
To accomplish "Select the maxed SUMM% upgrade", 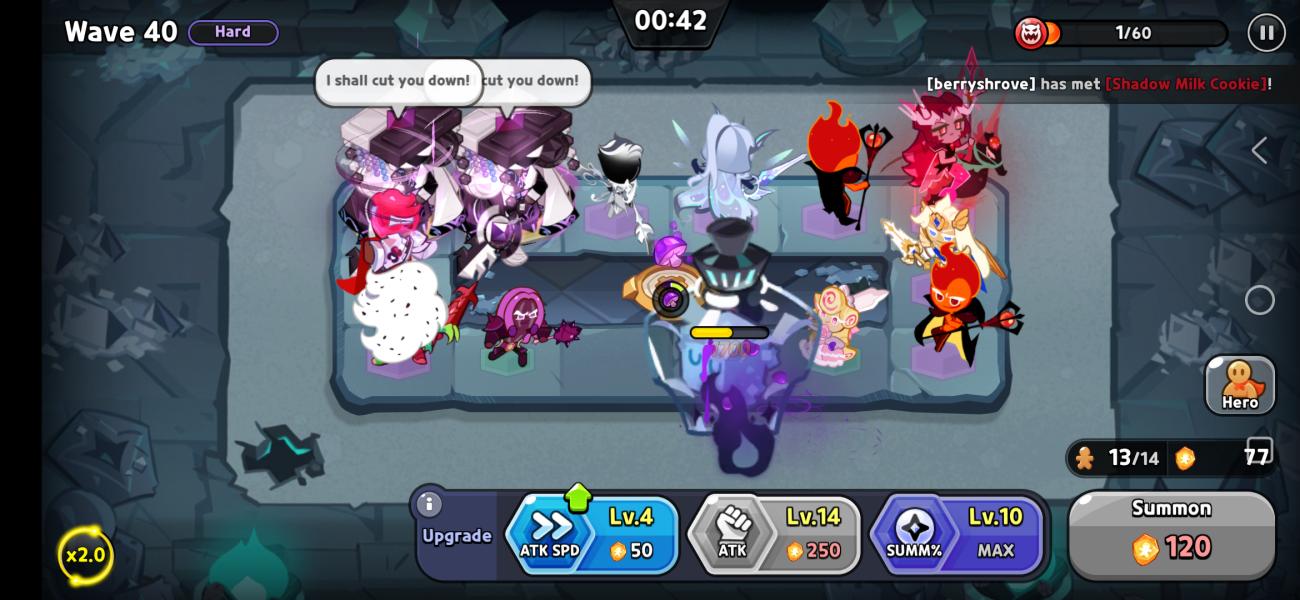I will tap(957, 535).
